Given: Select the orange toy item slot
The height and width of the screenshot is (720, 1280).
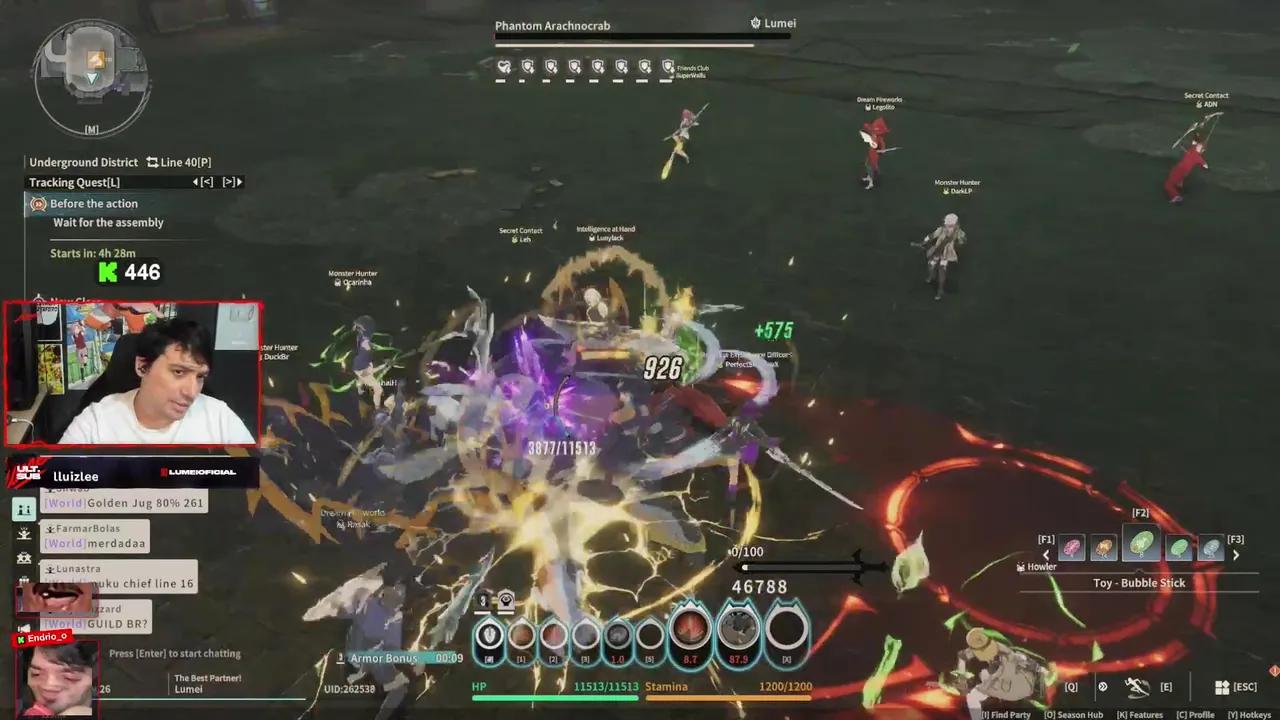Looking at the screenshot, I should pos(1103,547).
